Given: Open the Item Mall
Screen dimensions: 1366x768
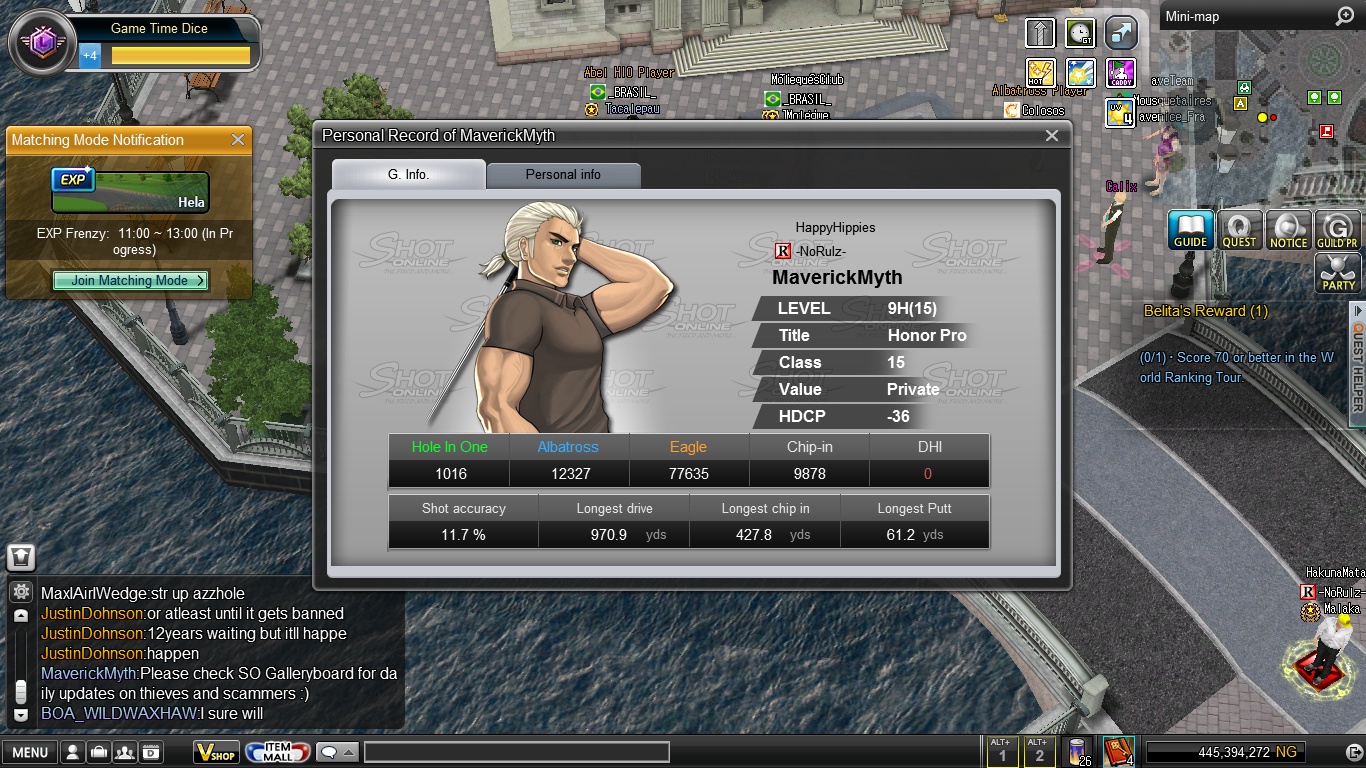Looking at the screenshot, I should pos(277,753).
